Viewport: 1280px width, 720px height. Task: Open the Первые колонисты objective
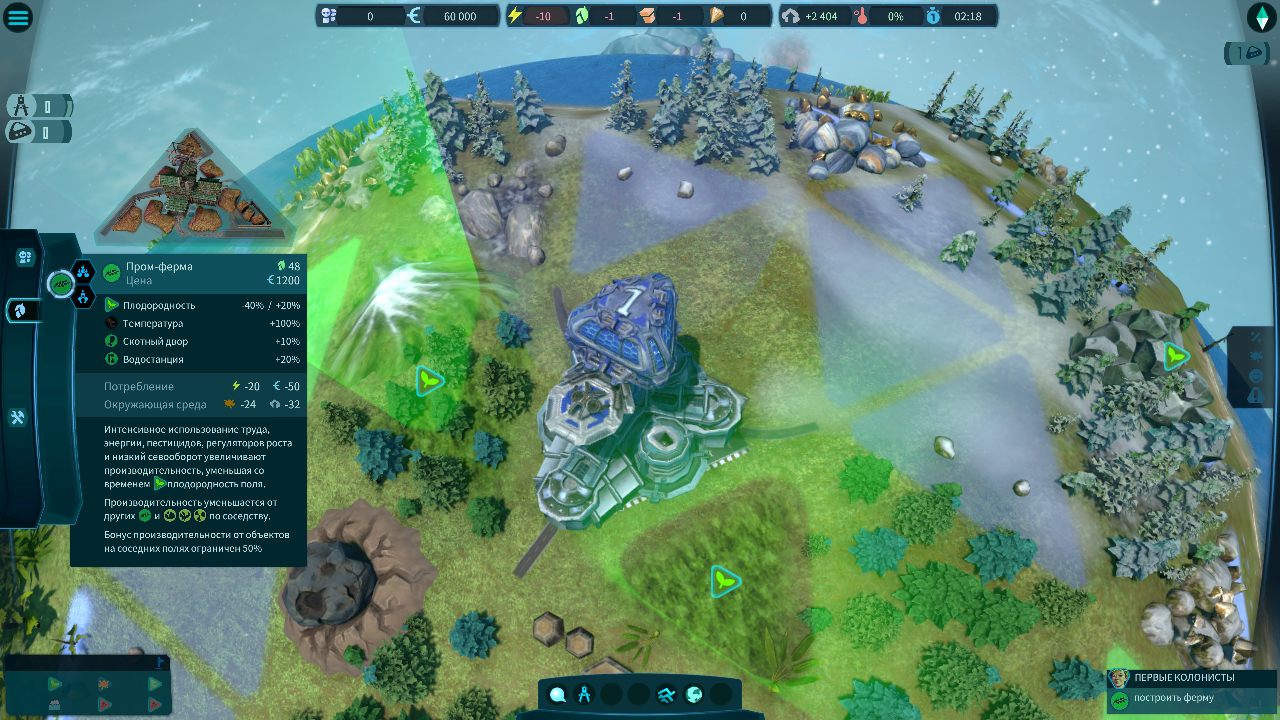point(1190,678)
